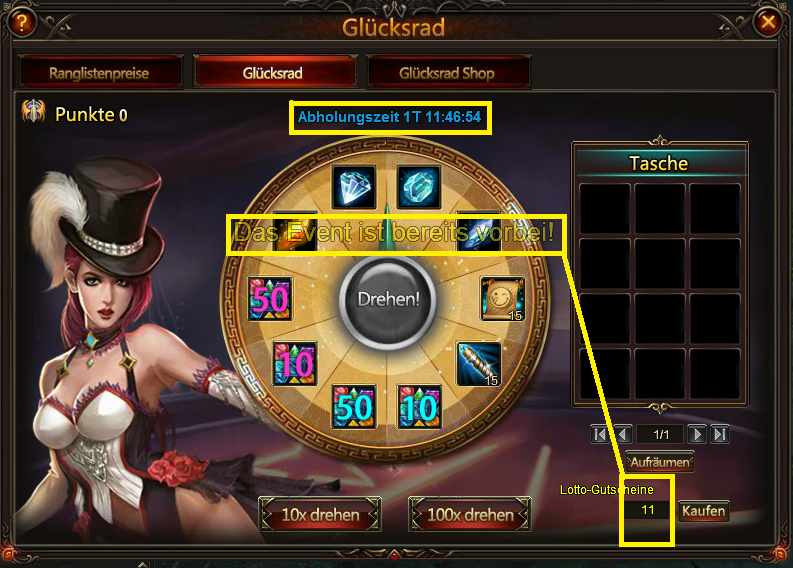Go to the previous bag page
Viewport: 793px width, 568px height.
pyautogui.click(x=622, y=435)
